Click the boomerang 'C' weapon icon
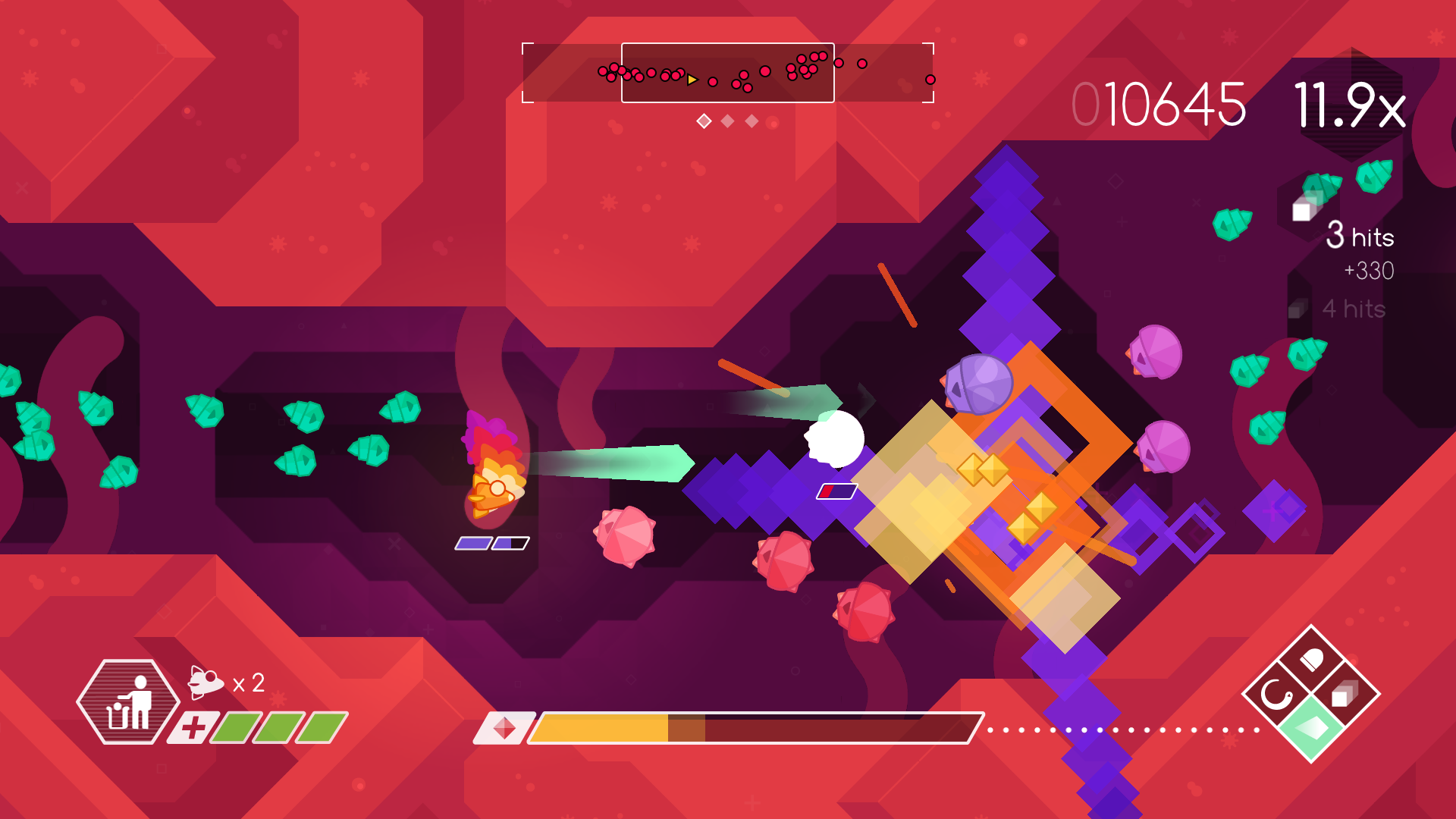 pyautogui.click(x=1276, y=694)
